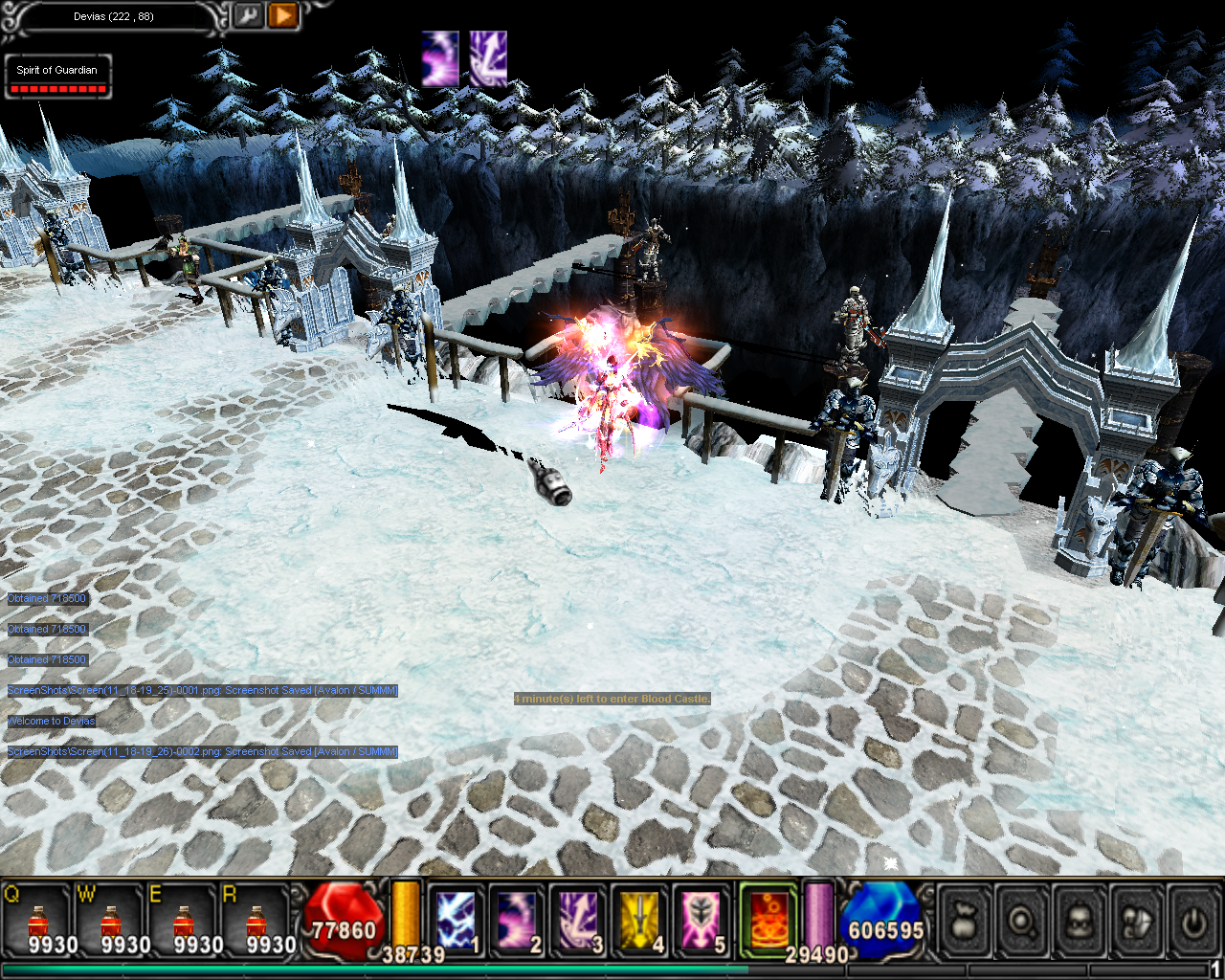Select the Spirit of Guardian pet panel
The height and width of the screenshot is (980, 1225).
57,77
